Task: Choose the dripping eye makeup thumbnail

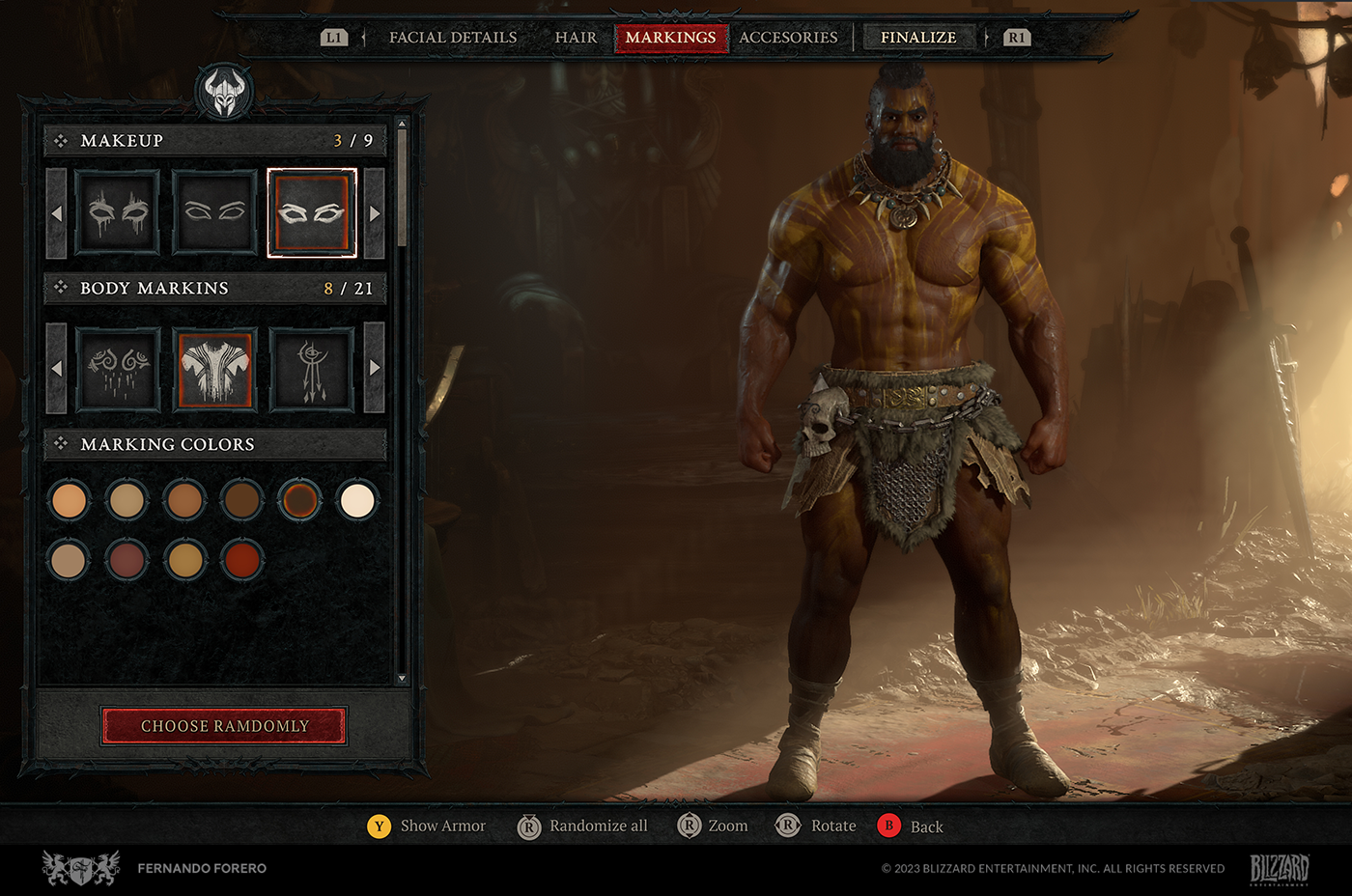Action: coord(118,212)
